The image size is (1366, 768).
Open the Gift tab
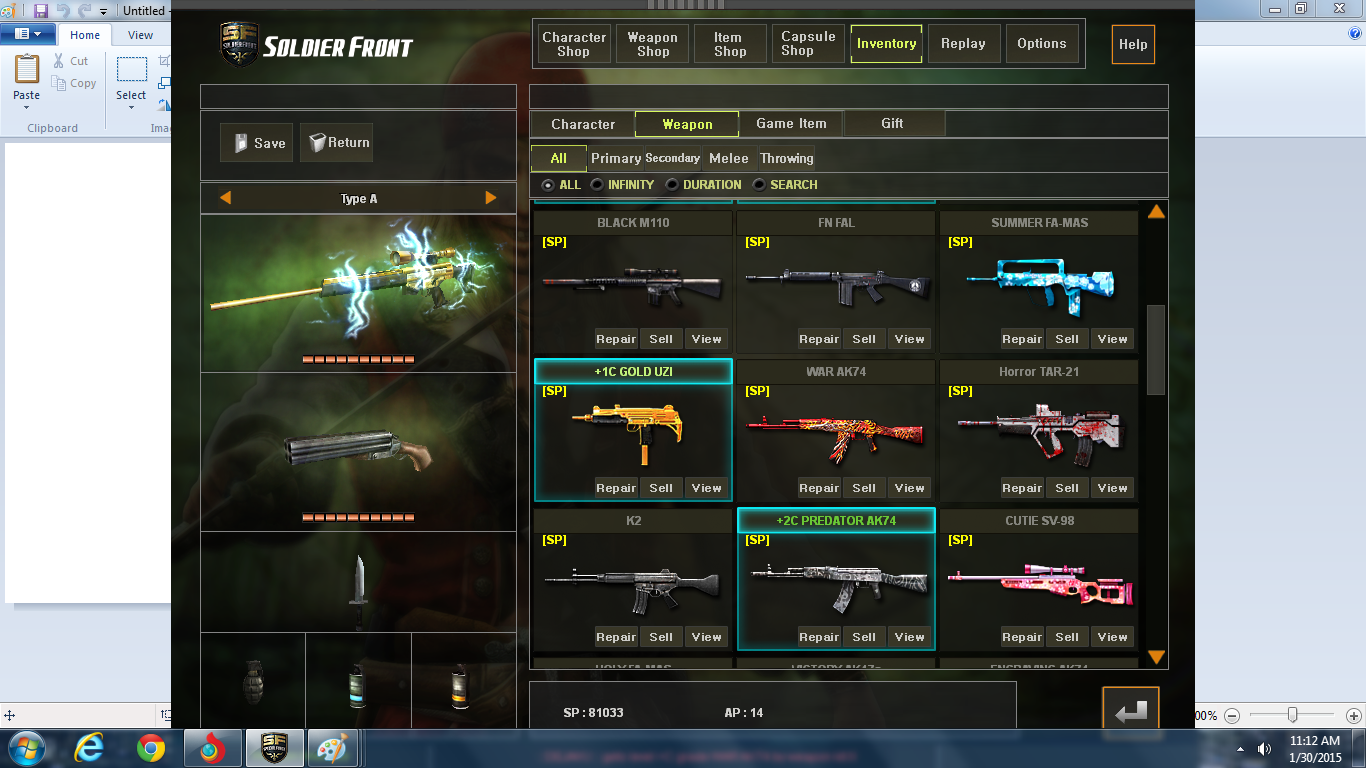click(x=892, y=124)
